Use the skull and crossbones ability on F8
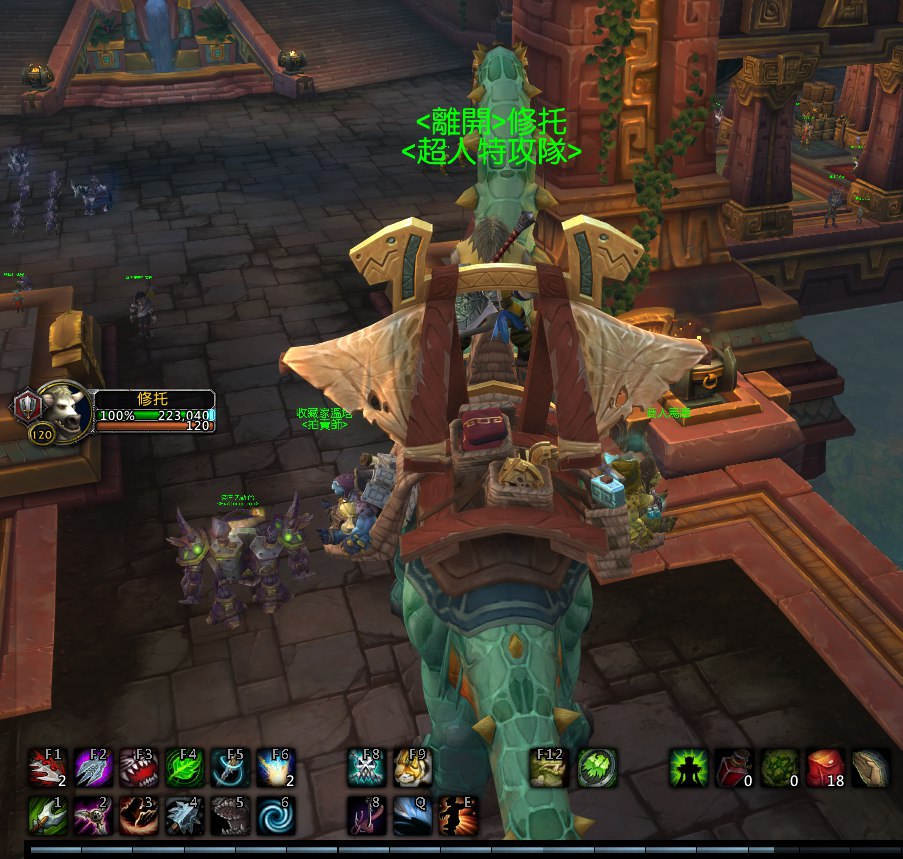Screen dimensions: 903x859 [x=367, y=768]
